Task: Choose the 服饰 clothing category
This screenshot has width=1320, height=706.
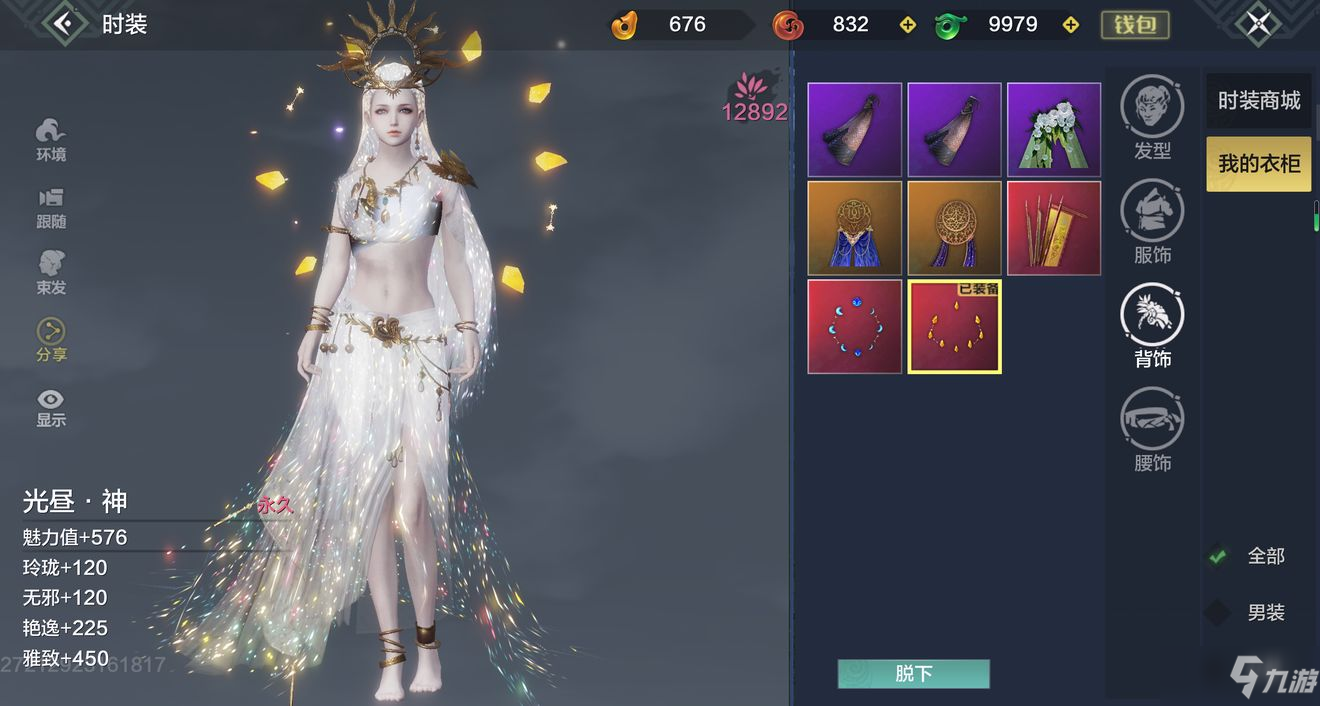Action: 1152,221
